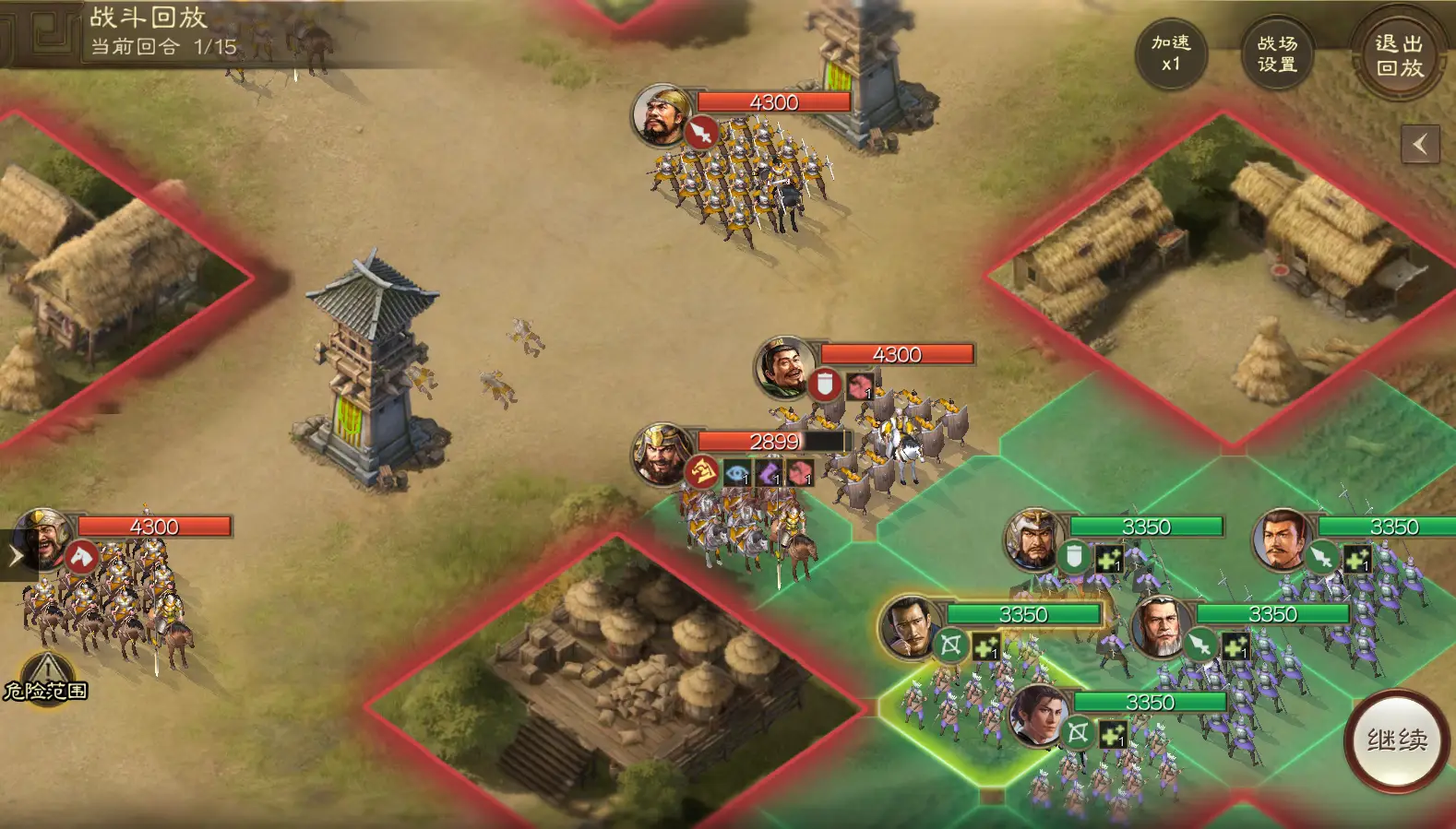The height and width of the screenshot is (829, 1456).
Task: Continue the replay with 继续 button
Action: pos(1397,740)
